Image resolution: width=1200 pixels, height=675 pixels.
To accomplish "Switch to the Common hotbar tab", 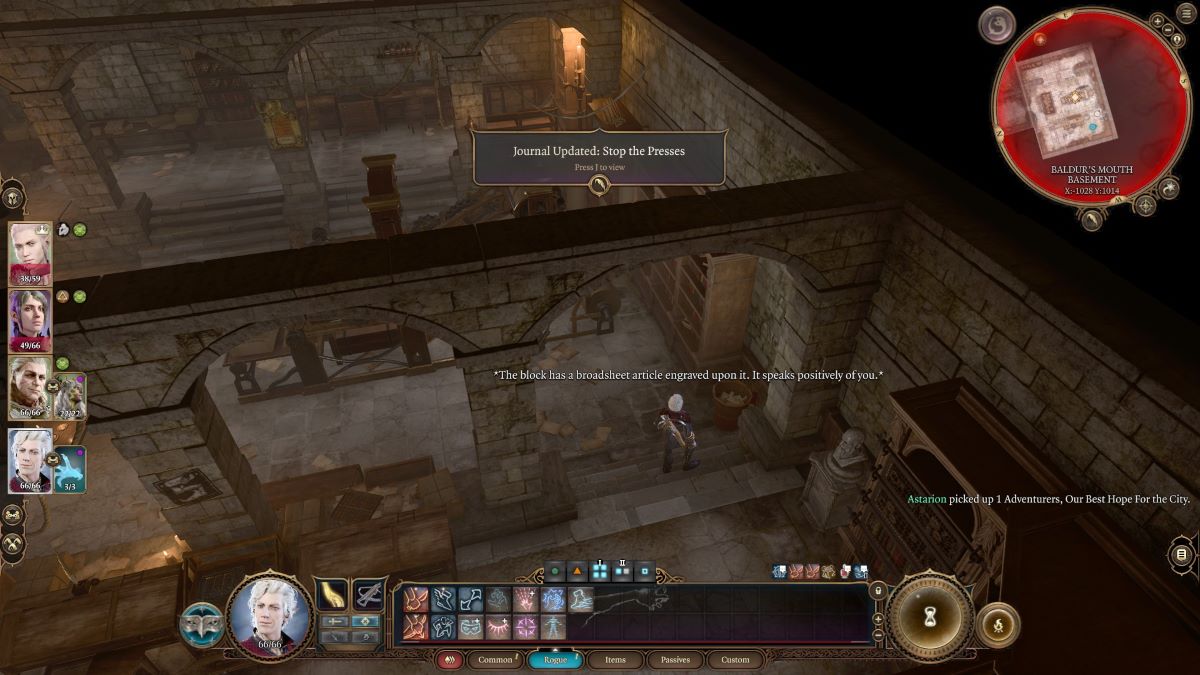I will [495, 660].
